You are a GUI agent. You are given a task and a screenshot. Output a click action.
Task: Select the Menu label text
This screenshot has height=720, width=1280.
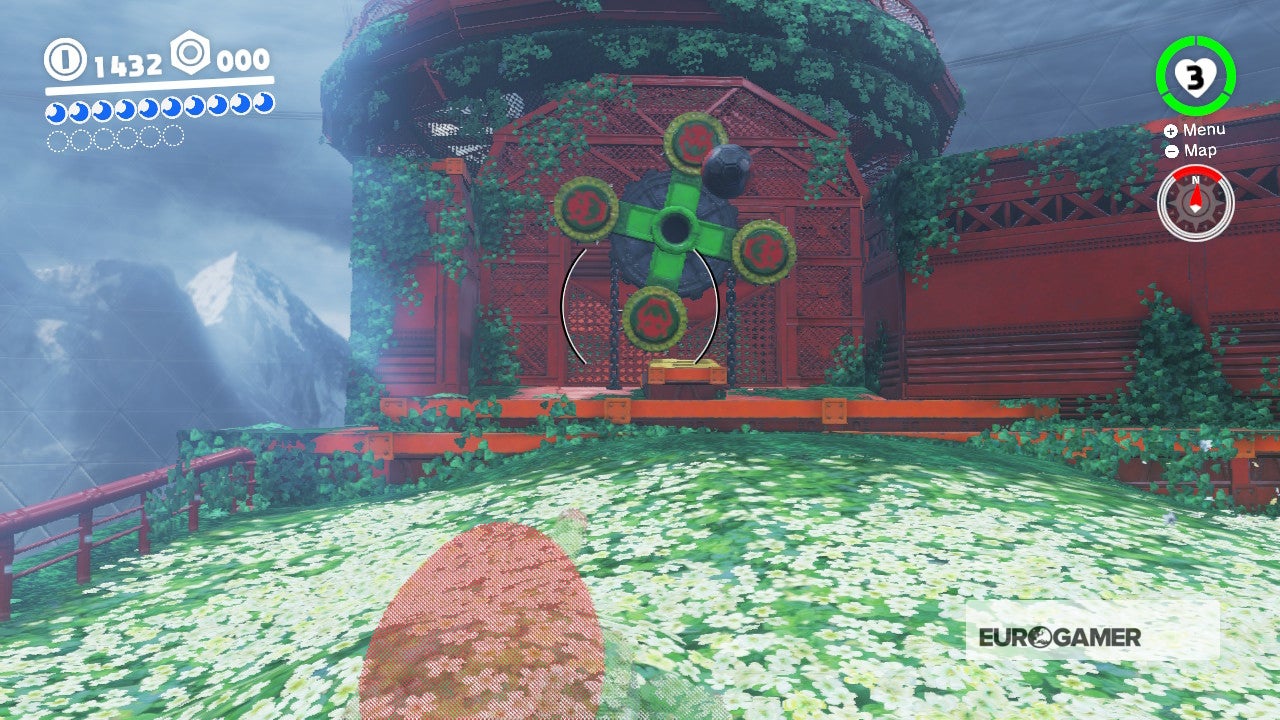click(1203, 130)
